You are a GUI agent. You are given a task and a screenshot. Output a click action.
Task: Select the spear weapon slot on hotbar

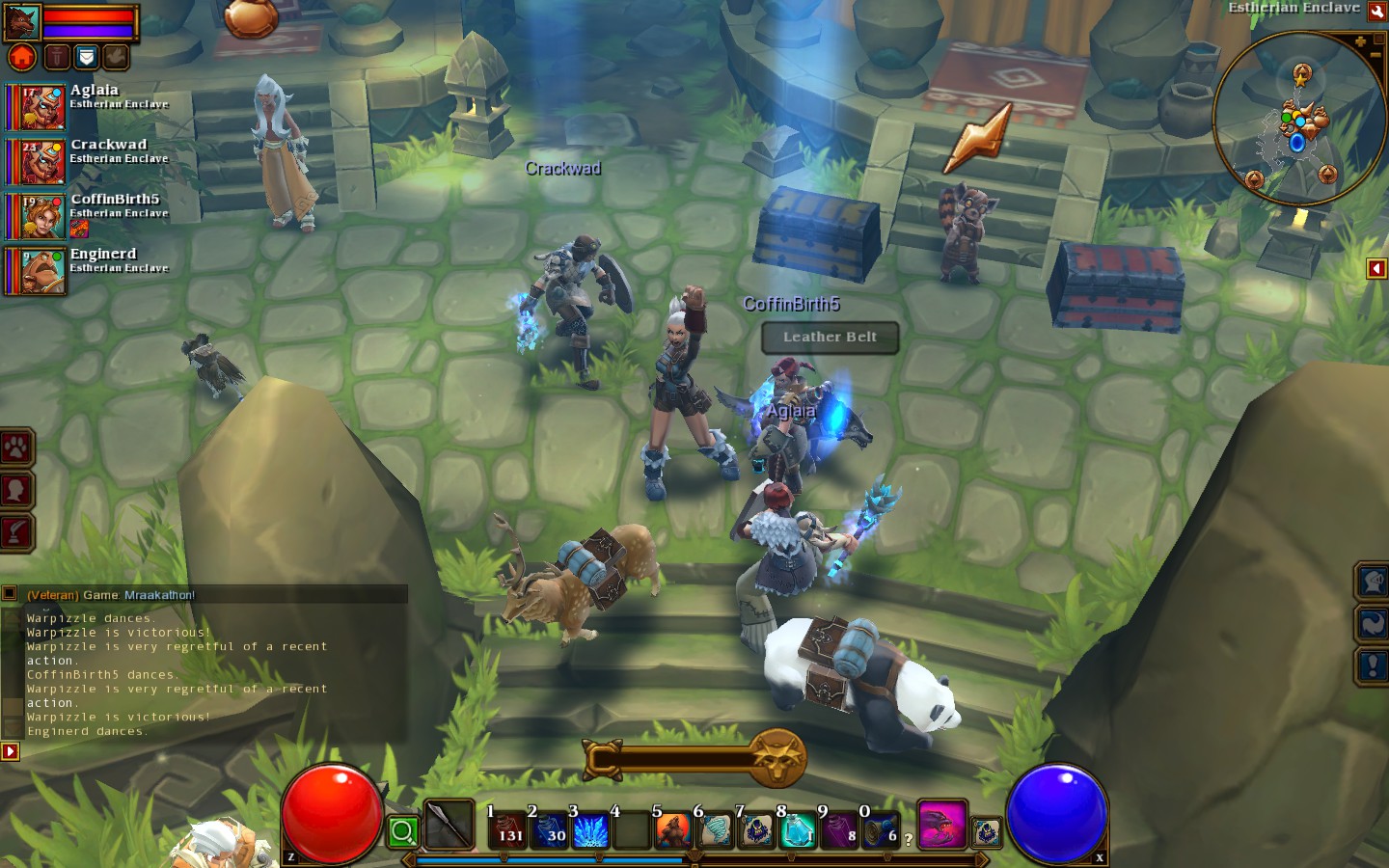[449, 826]
